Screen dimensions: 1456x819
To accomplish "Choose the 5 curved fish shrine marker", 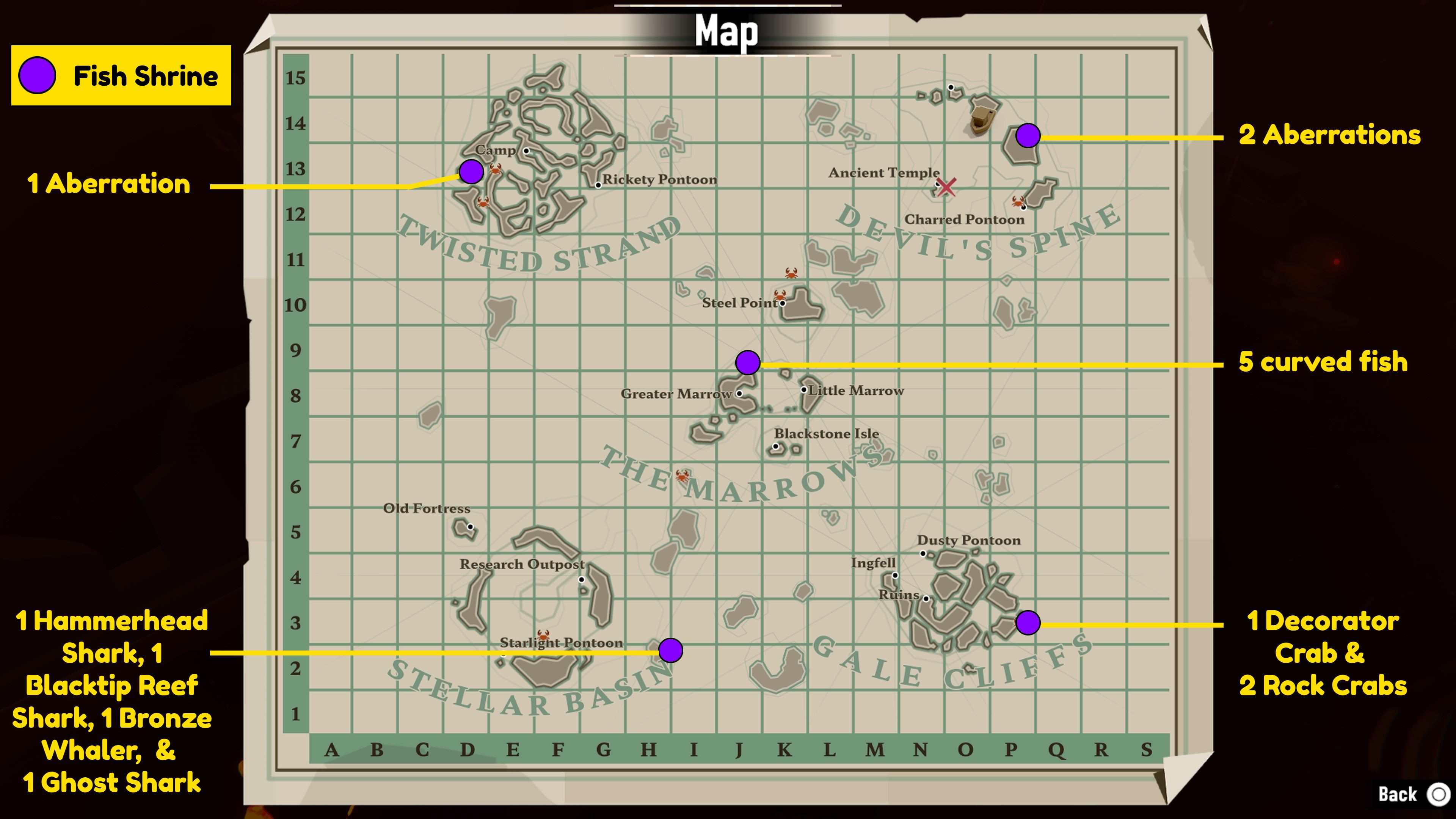I will pos(747,362).
